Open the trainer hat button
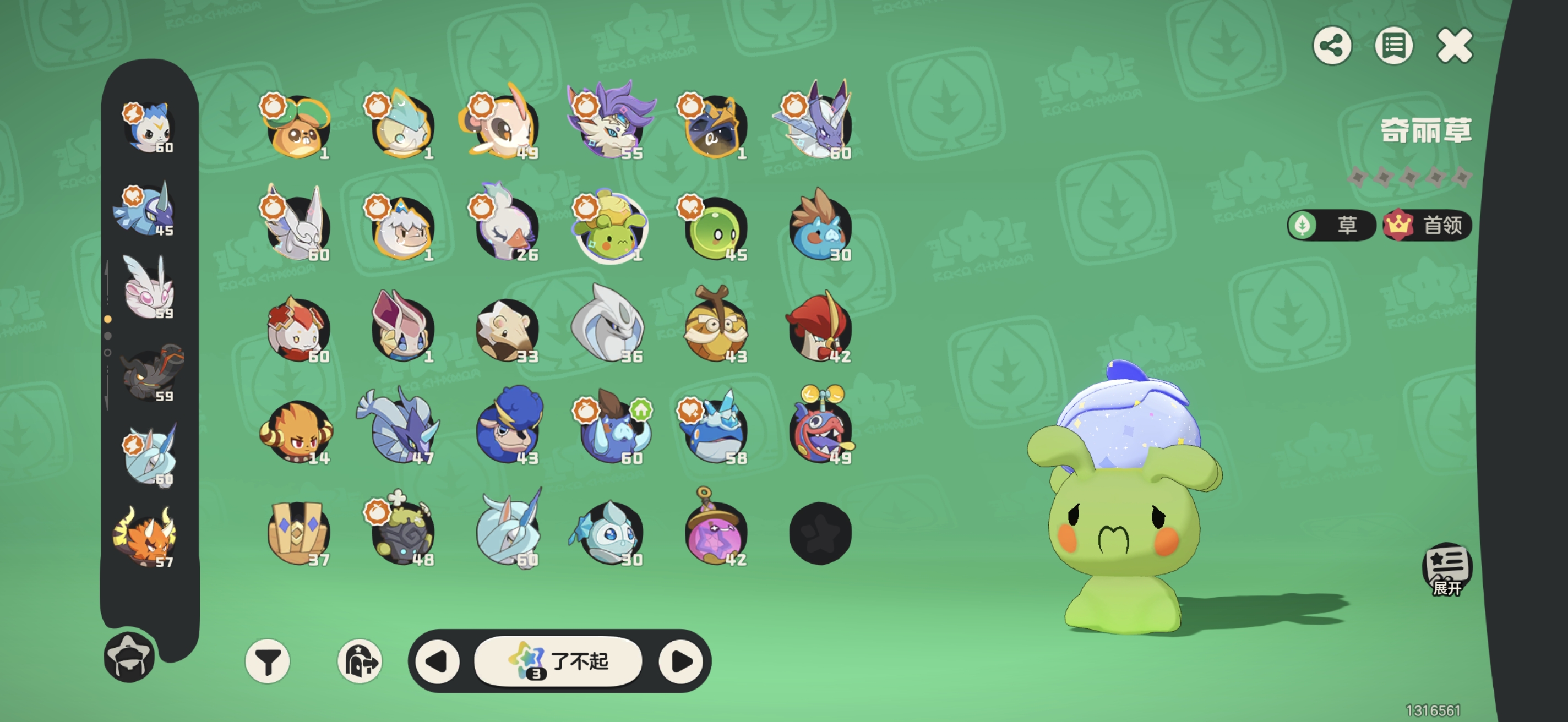Viewport: 1568px width, 722px height. [129, 657]
